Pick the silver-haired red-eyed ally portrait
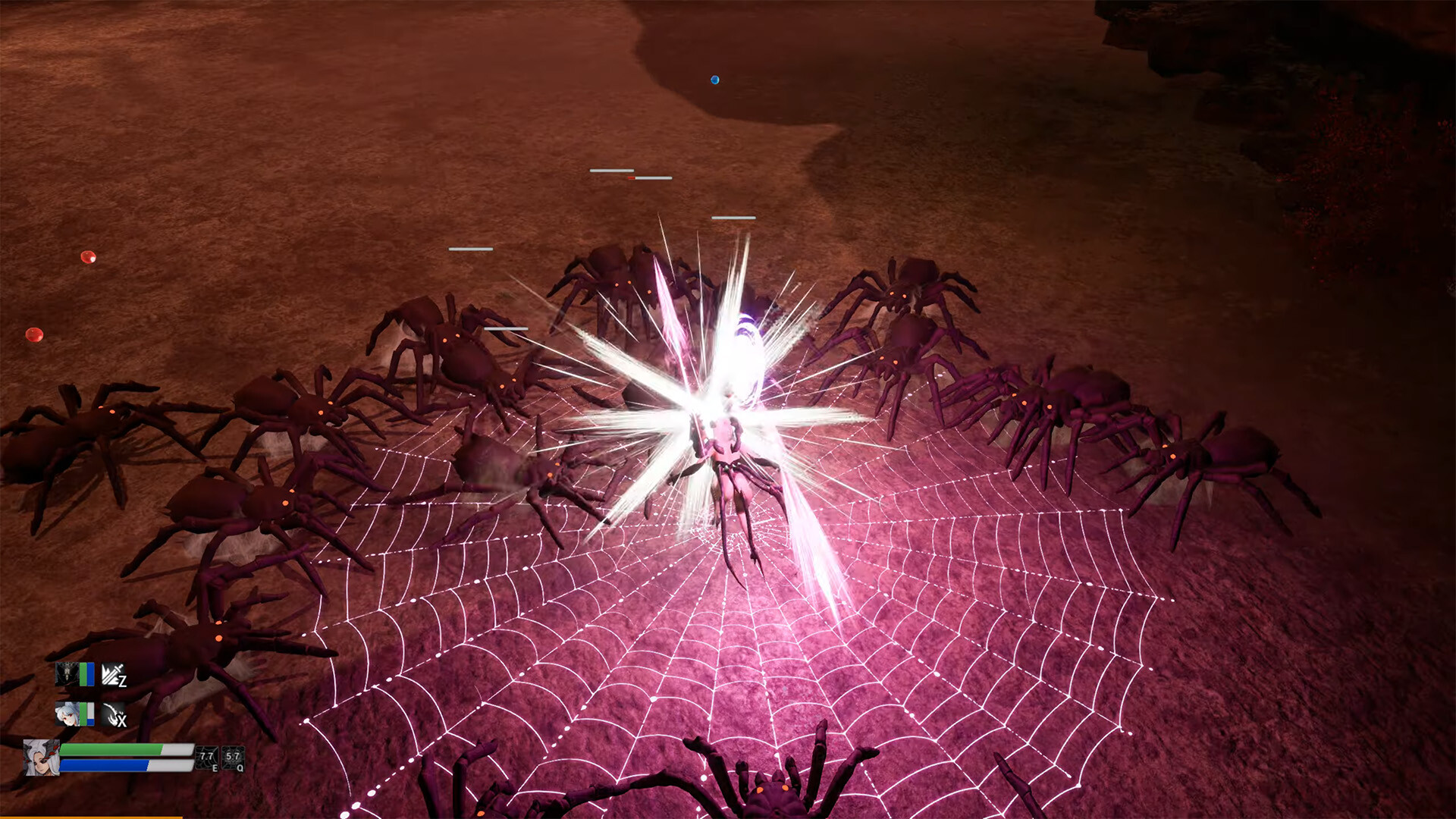 coord(67,714)
